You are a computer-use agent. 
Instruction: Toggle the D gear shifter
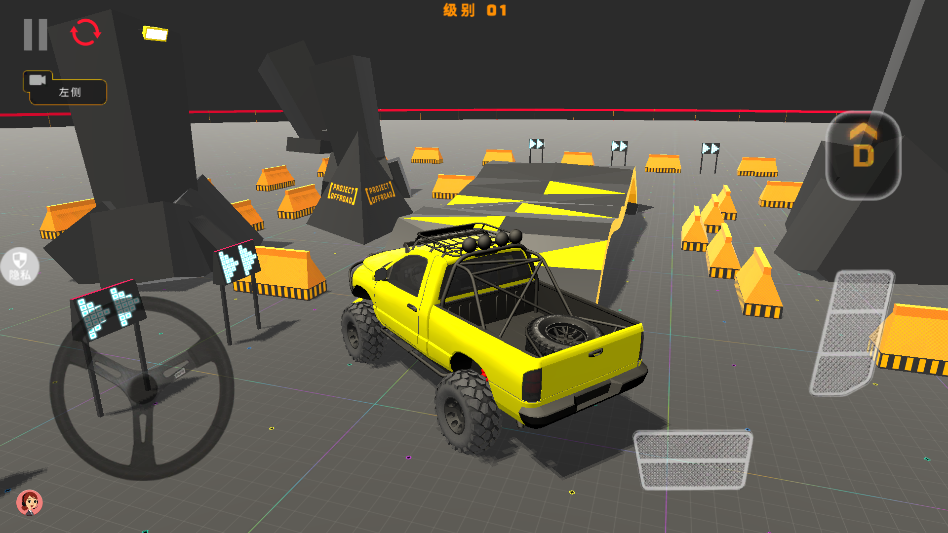863,155
